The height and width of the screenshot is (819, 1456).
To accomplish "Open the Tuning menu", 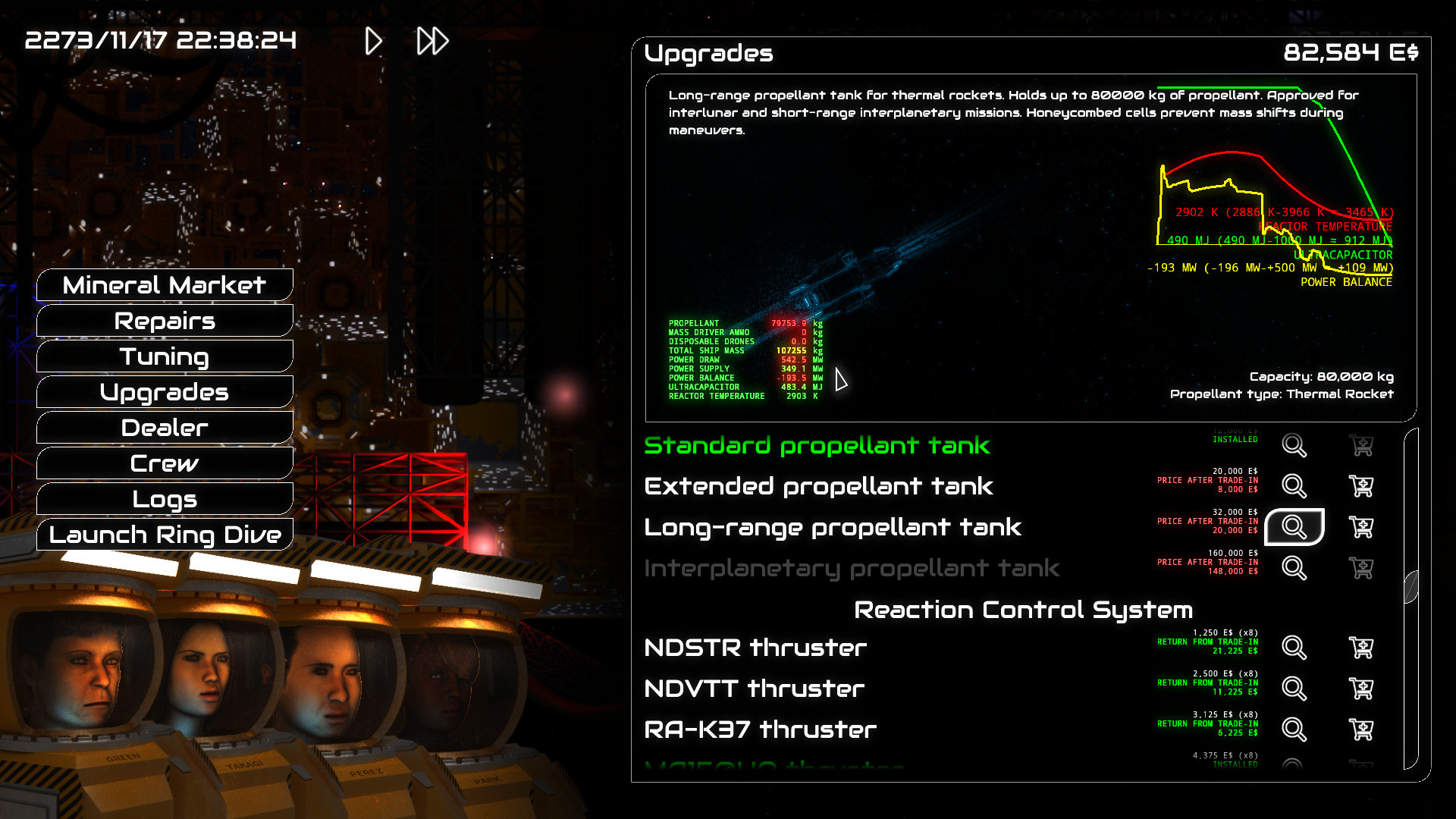I will (164, 356).
